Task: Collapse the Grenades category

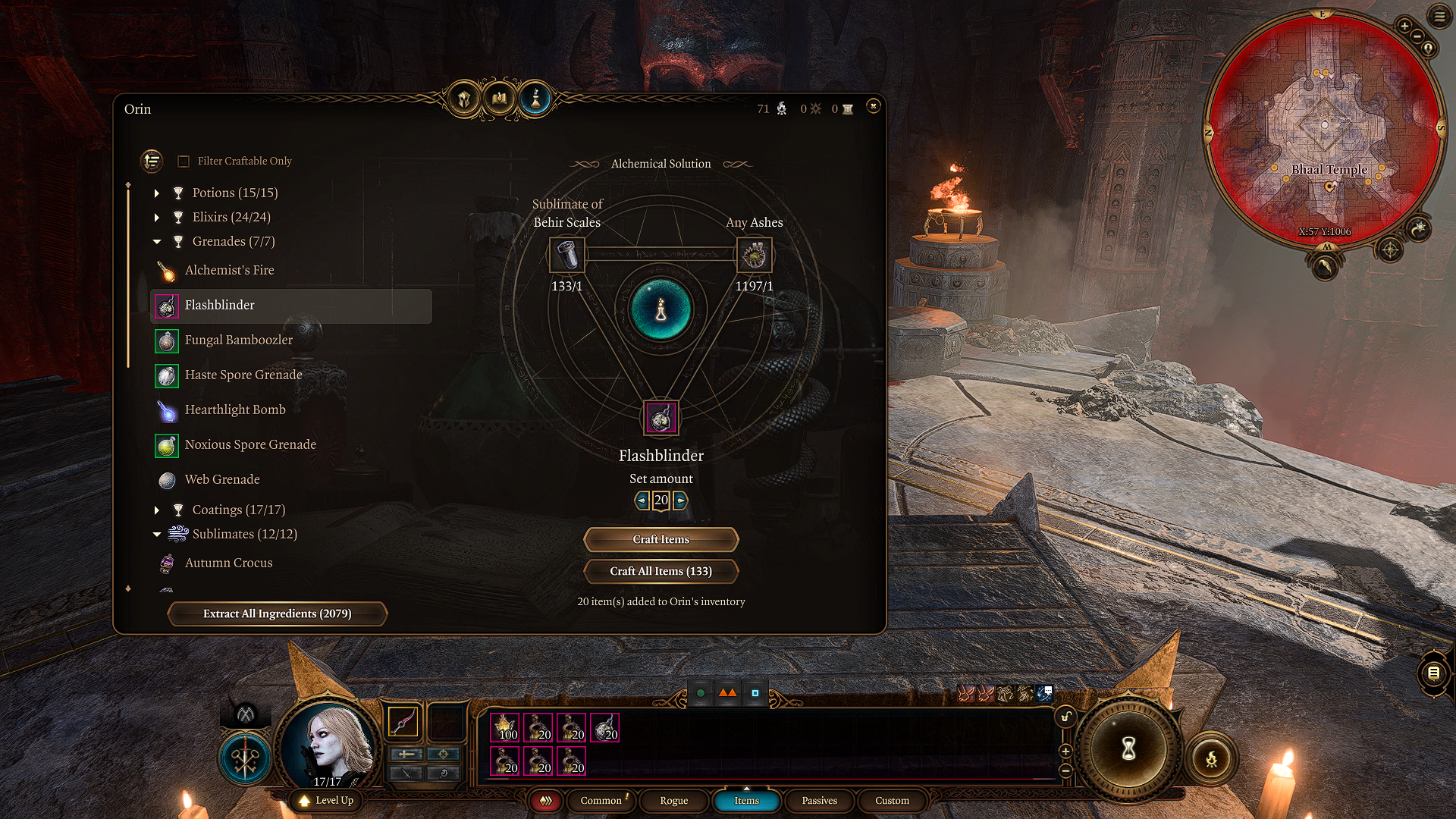Action: pyautogui.click(x=157, y=242)
